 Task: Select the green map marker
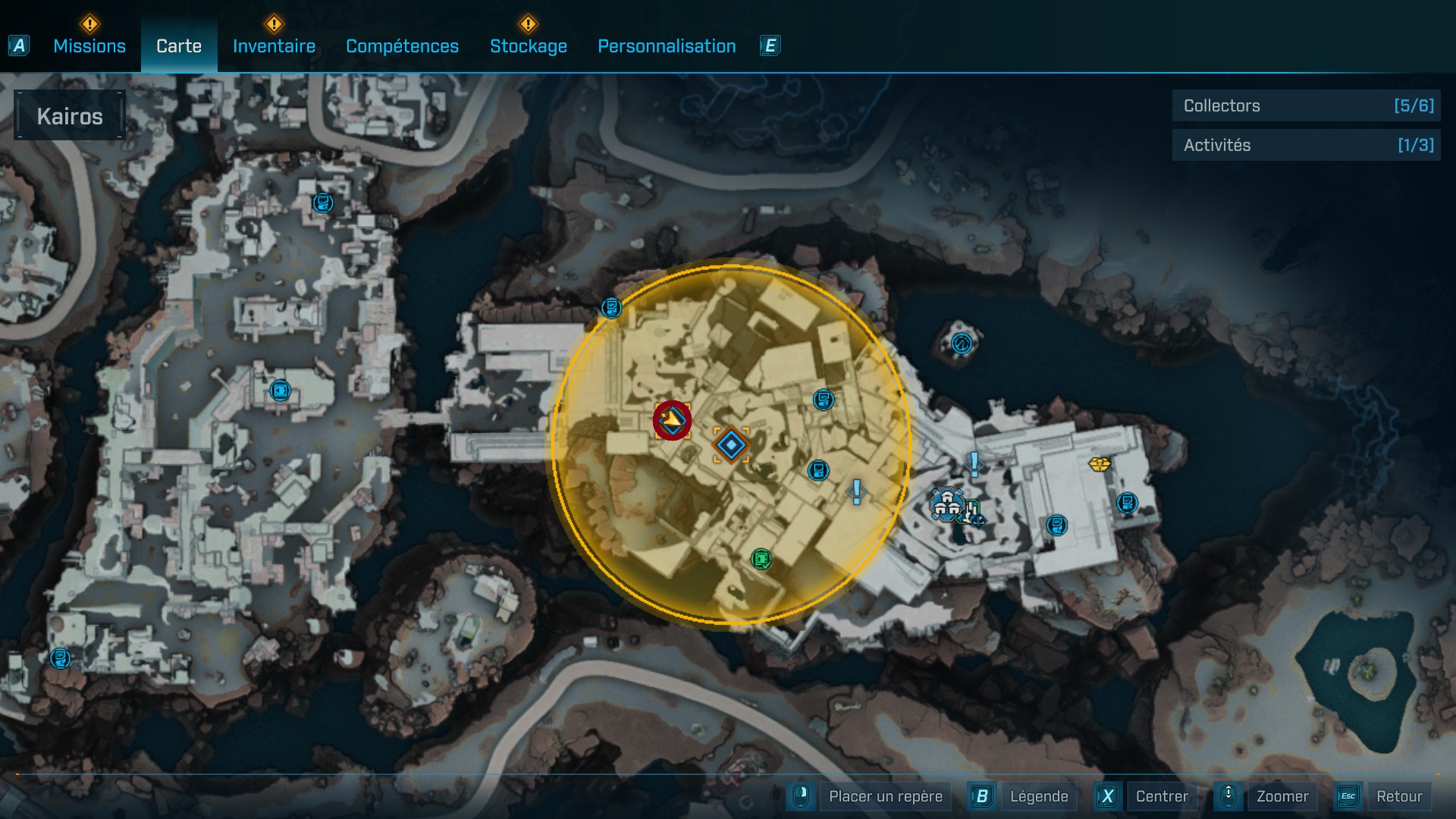pos(761,560)
